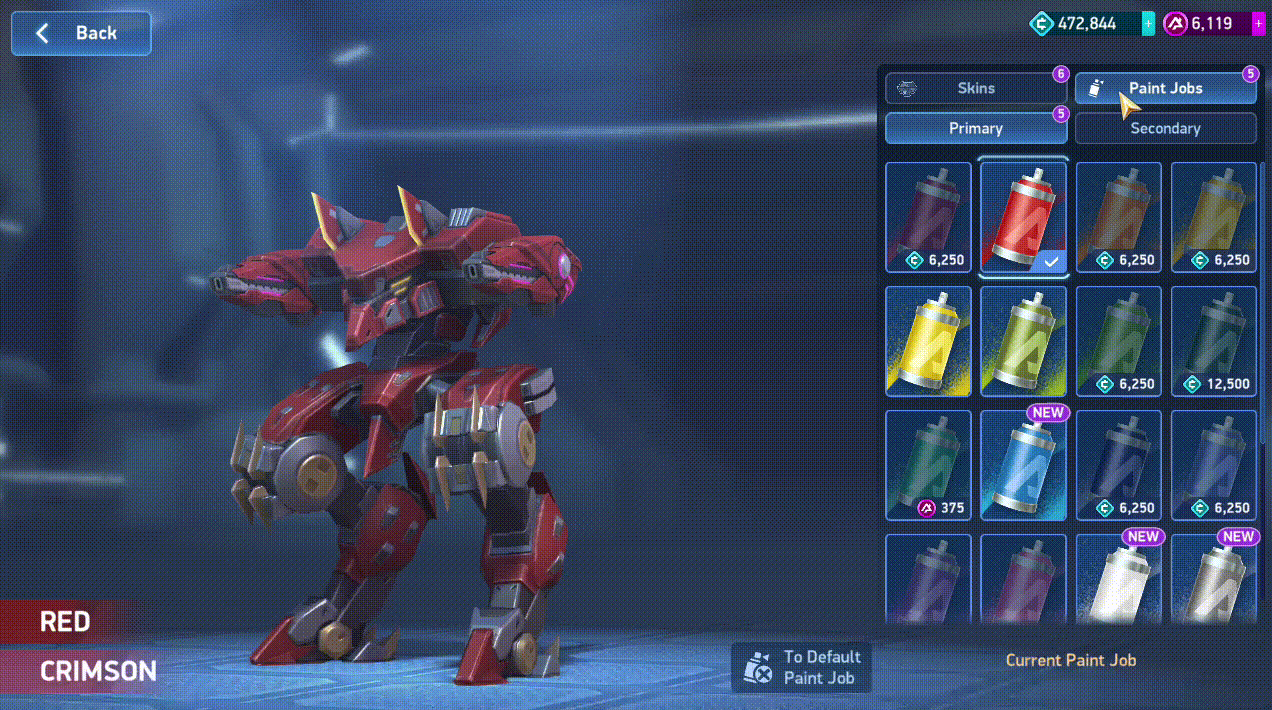Reset with To Default Paint Job button

(802, 667)
